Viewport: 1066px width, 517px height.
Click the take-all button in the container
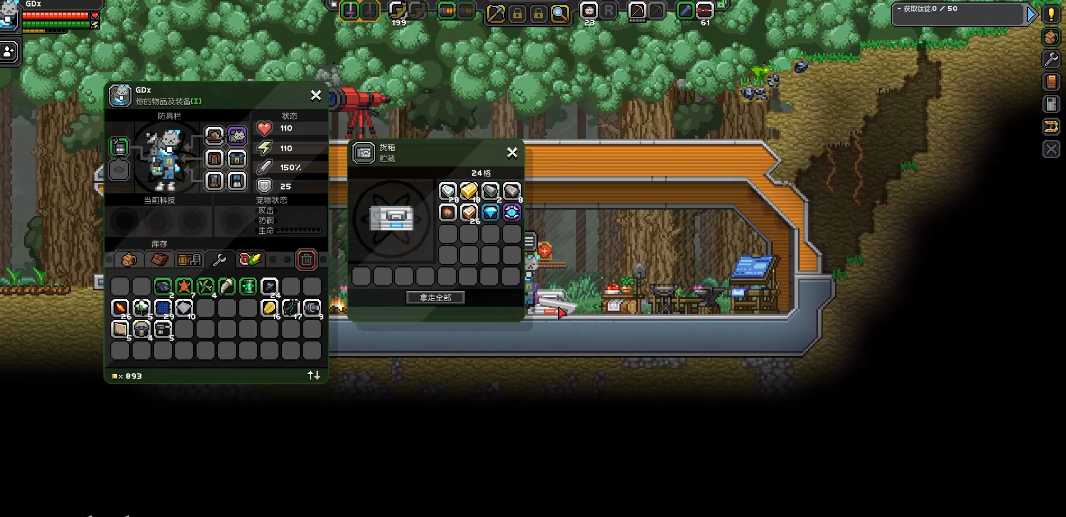435,297
